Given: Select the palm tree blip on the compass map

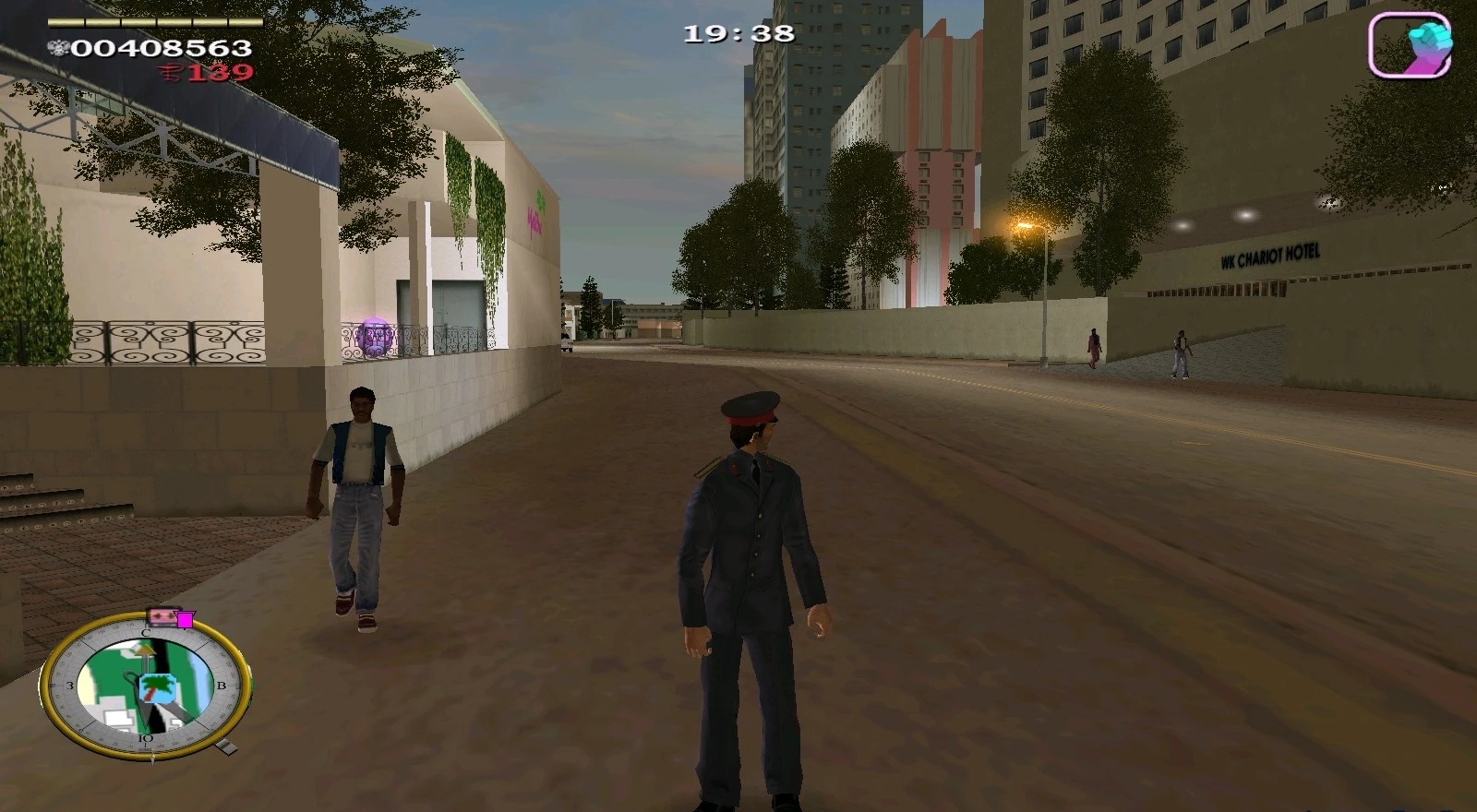Looking at the screenshot, I should tap(159, 687).
